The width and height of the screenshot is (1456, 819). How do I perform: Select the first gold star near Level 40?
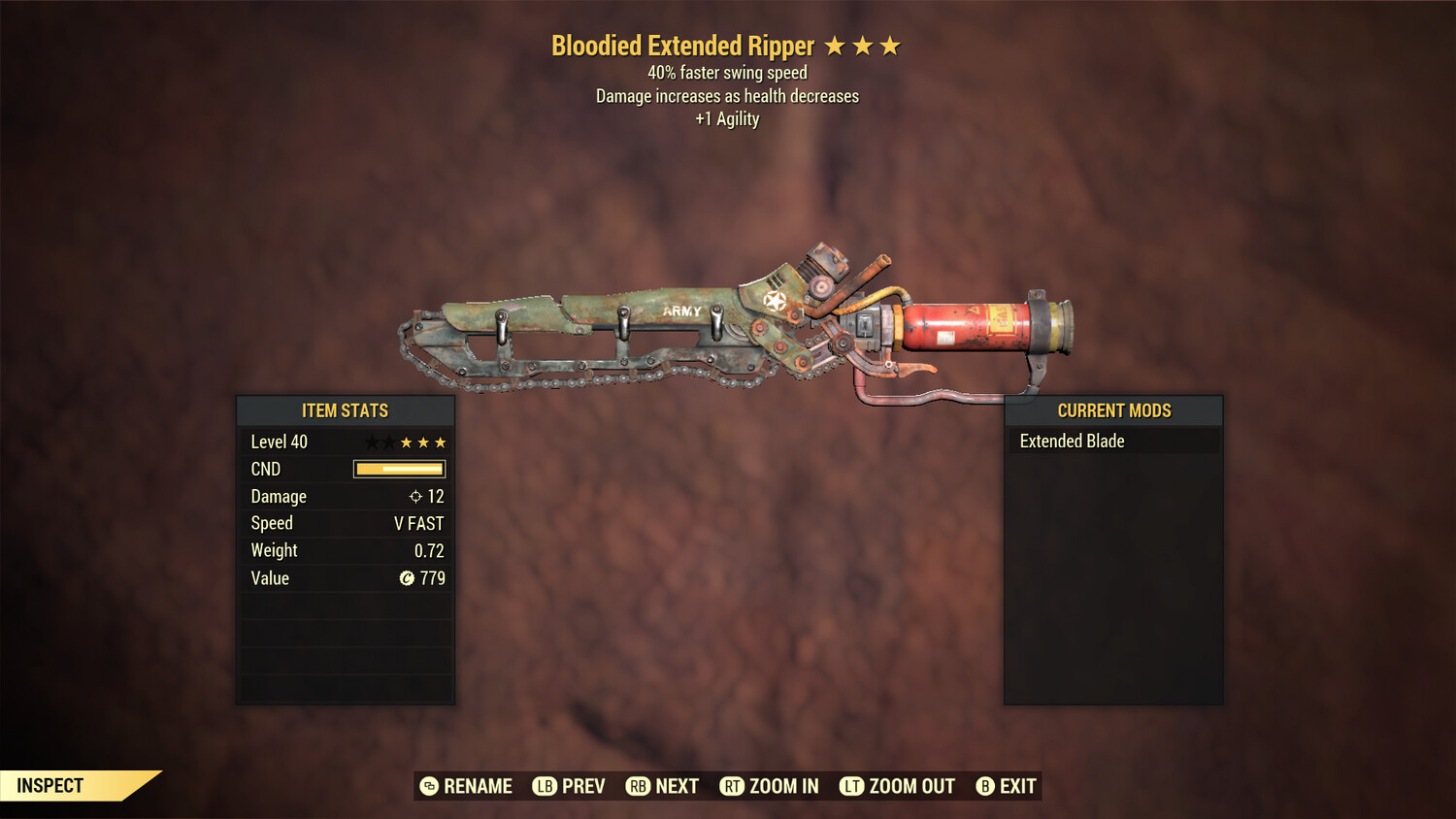(x=407, y=442)
